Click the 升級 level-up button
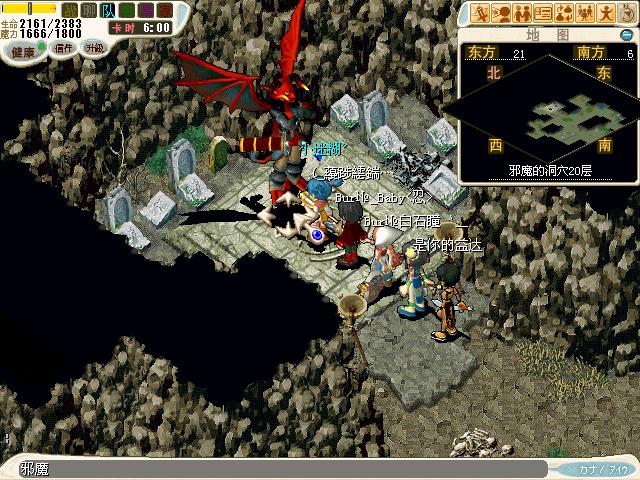This screenshot has width=640, height=480. (x=95, y=47)
